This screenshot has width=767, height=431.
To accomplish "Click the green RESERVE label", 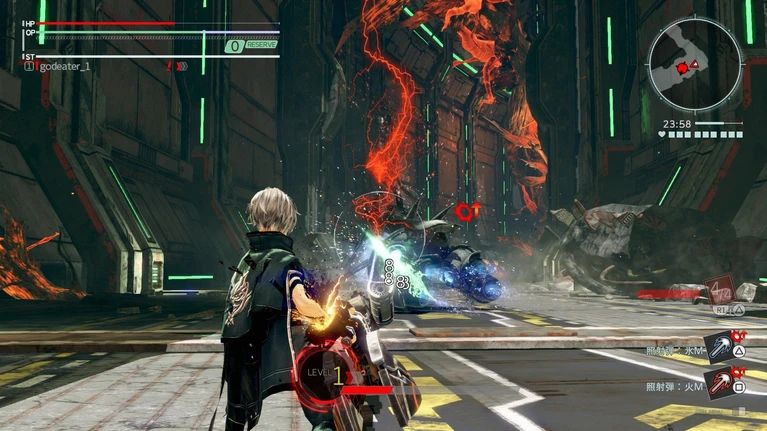I will tap(261, 45).
